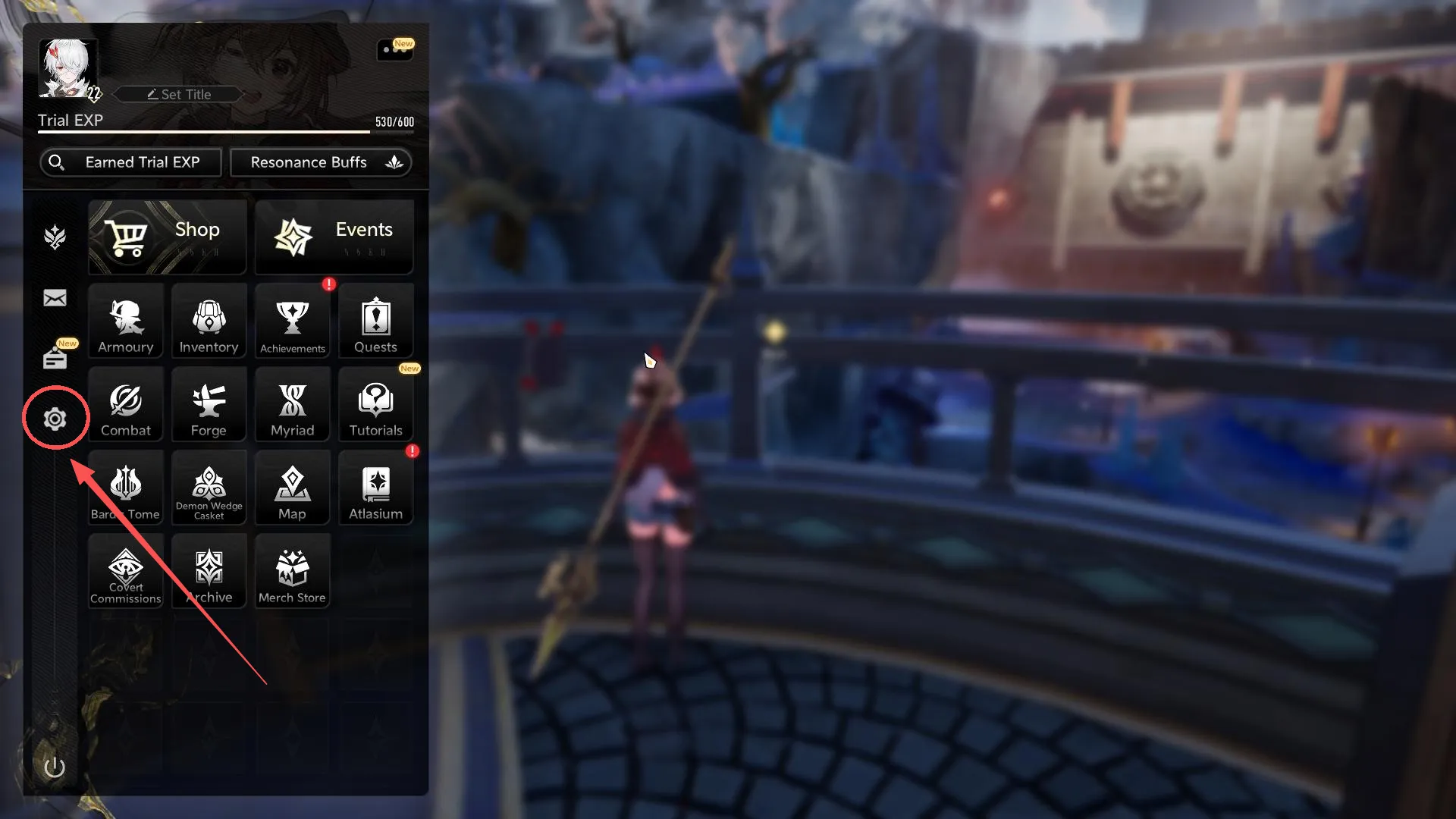Open the Events menu
Viewport: 1456px width, 819px height.
(334, 237)
